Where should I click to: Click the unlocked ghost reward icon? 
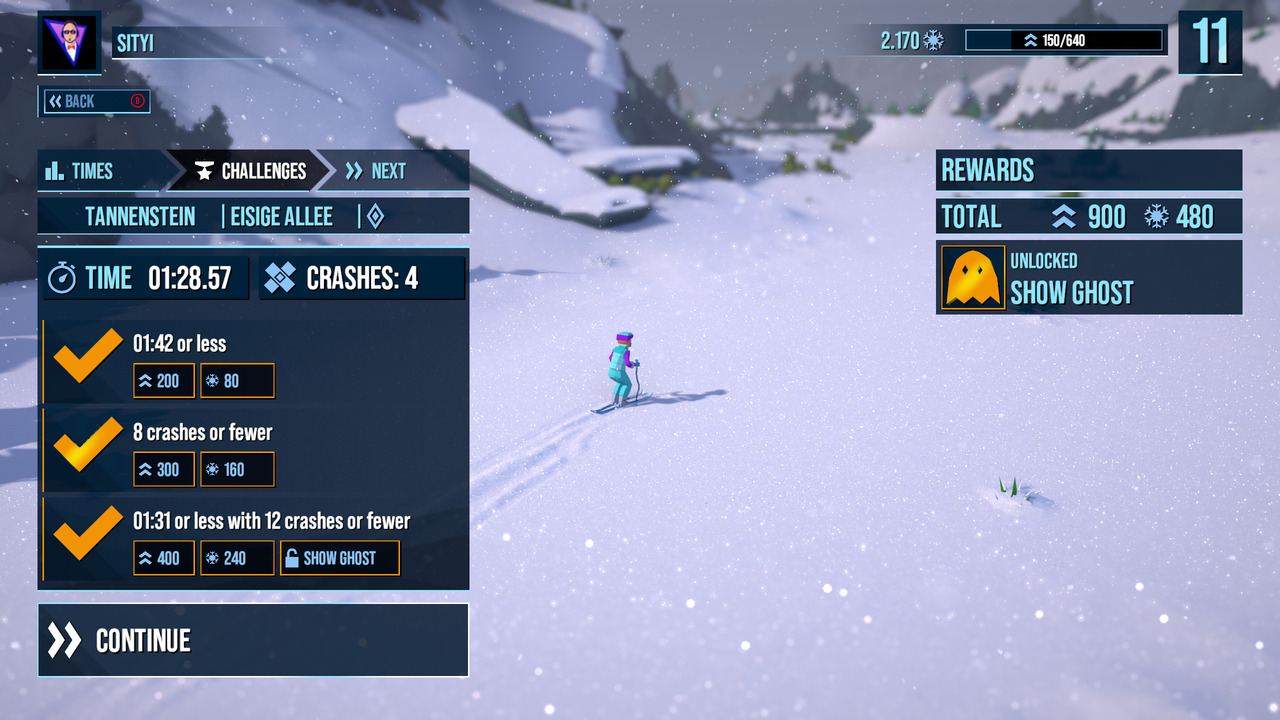pyautogui.click(x=973, y=277)
